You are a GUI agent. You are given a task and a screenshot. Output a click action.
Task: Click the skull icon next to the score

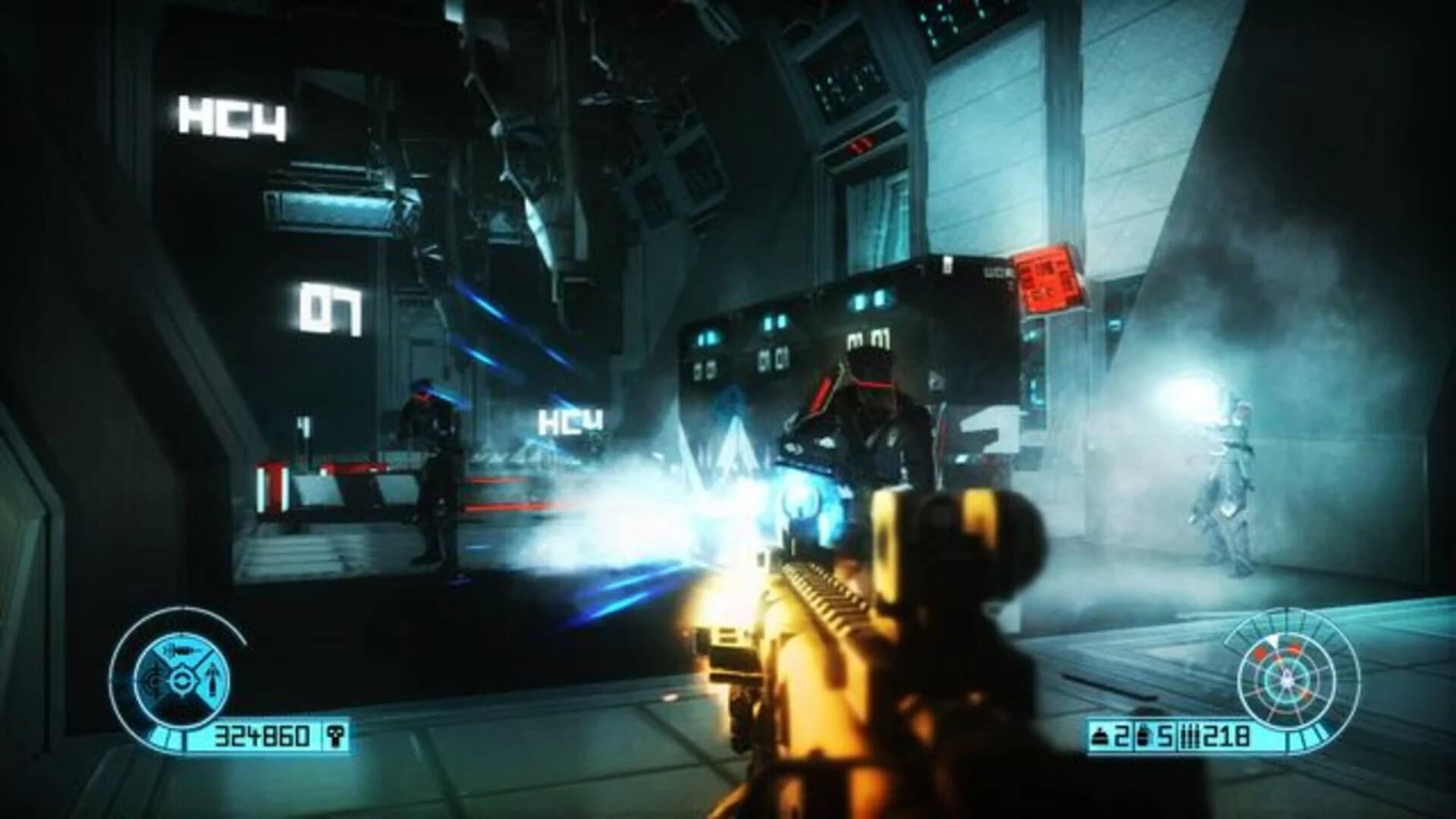335,736
